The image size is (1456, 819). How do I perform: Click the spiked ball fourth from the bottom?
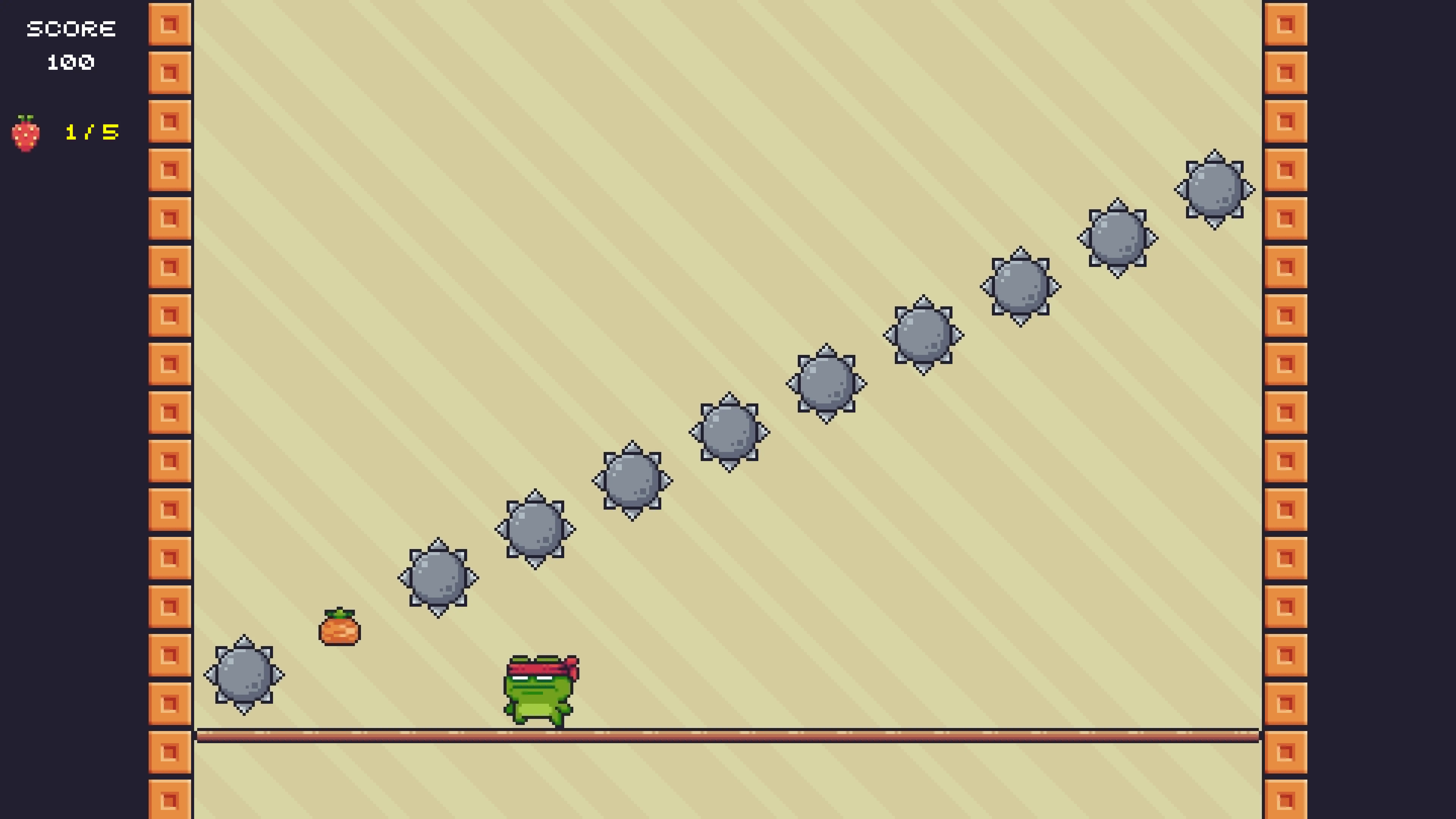[x=633, y=480]
